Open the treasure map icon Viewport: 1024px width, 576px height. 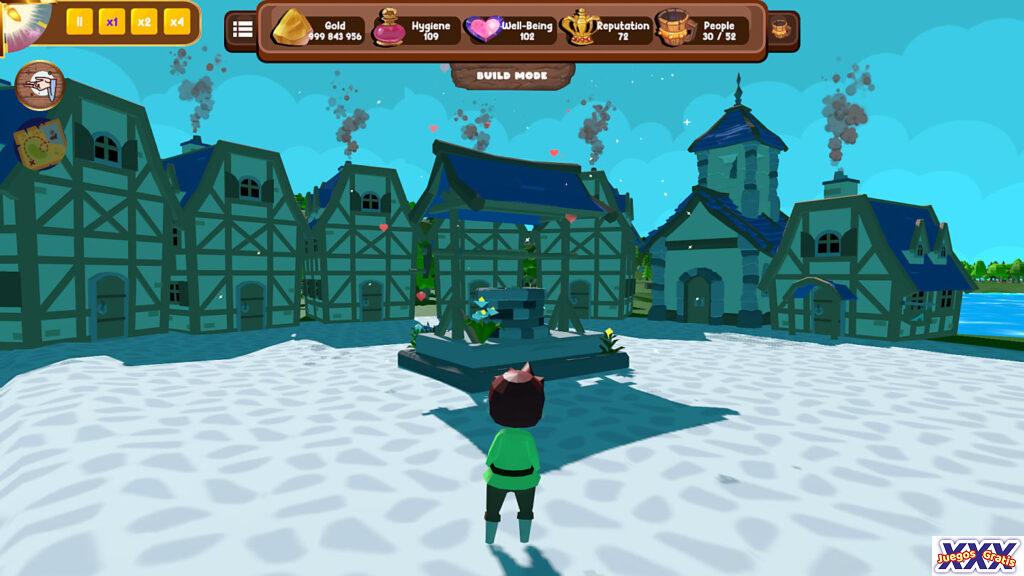pyautogui.click(x=40, y=143)
